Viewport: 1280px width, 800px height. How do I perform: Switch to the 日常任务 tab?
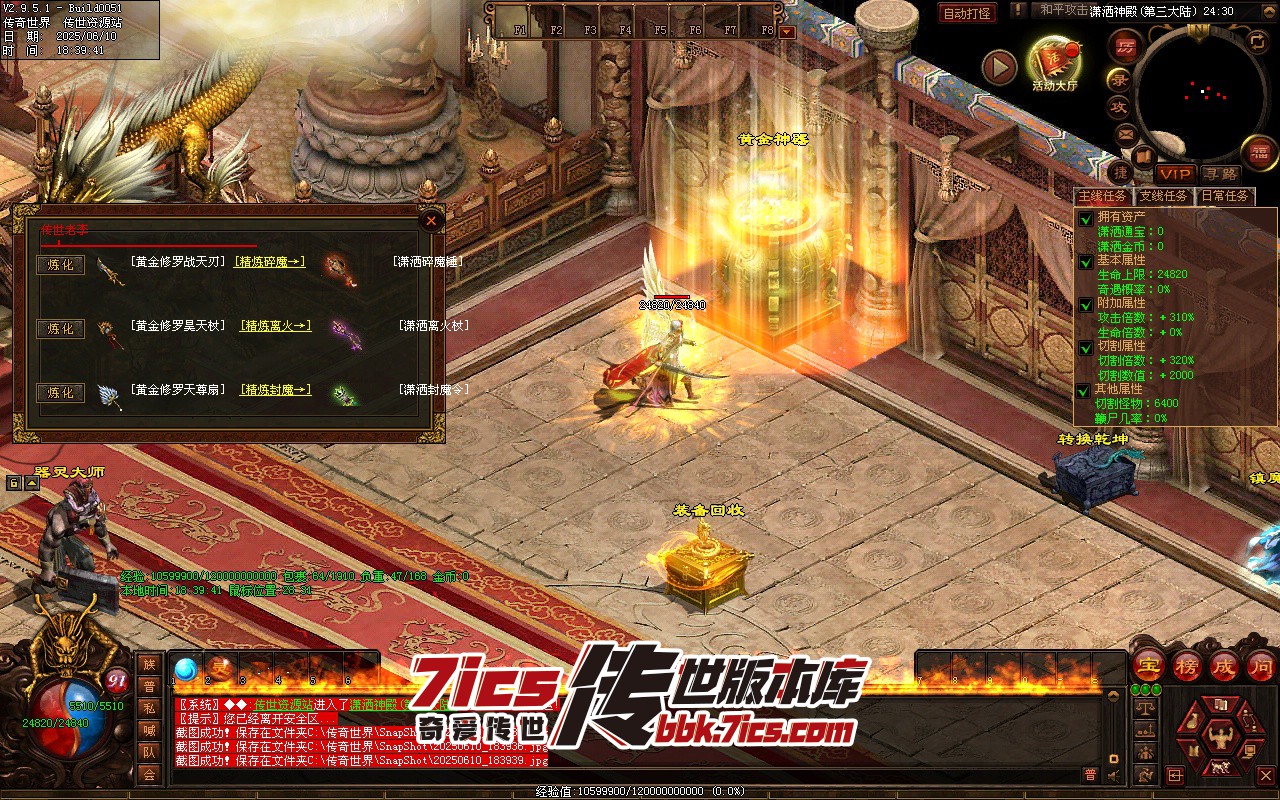[x=1224, y=196]
